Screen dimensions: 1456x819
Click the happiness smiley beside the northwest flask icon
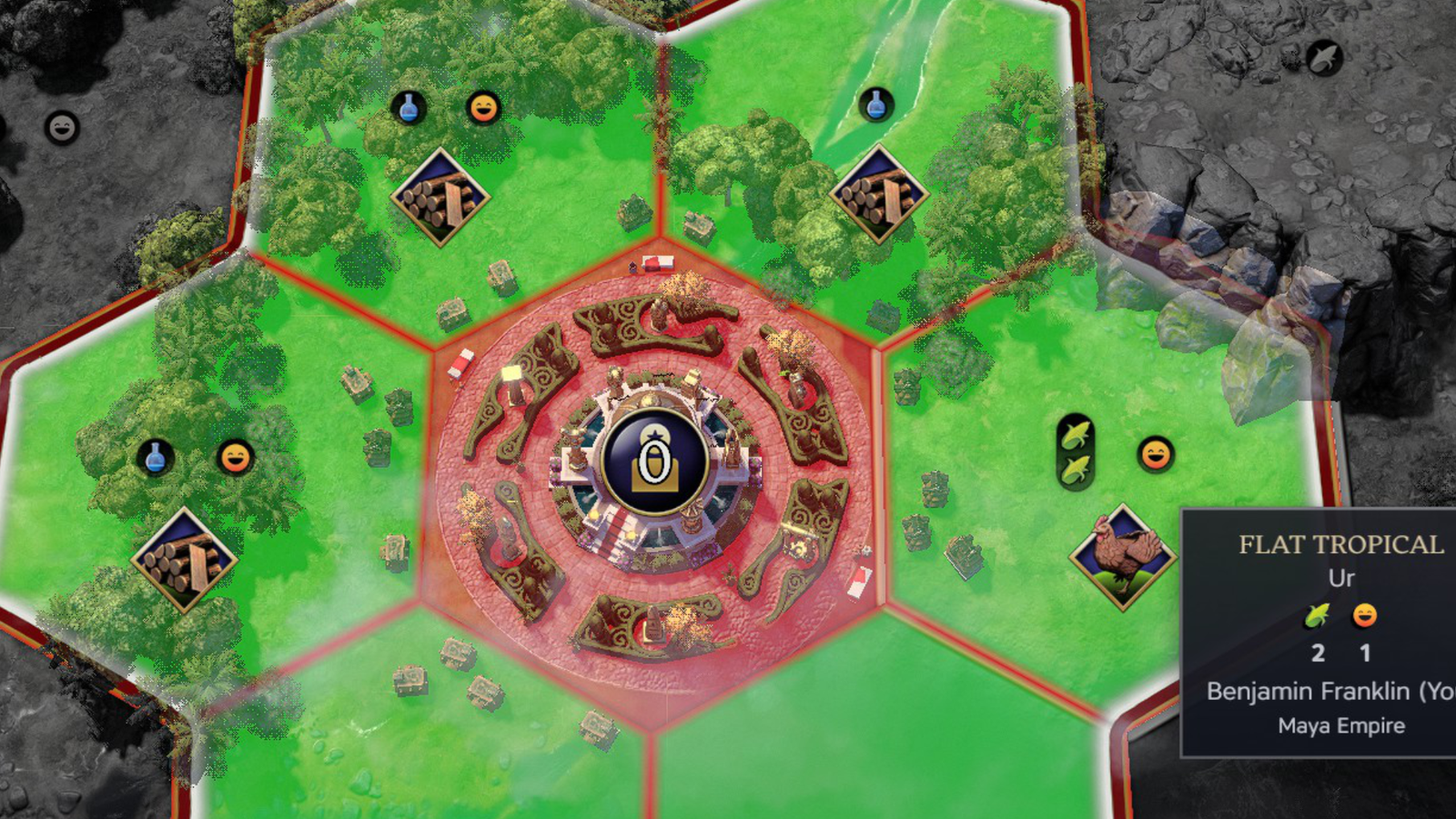pyautogui.click(x=481, y=107)
